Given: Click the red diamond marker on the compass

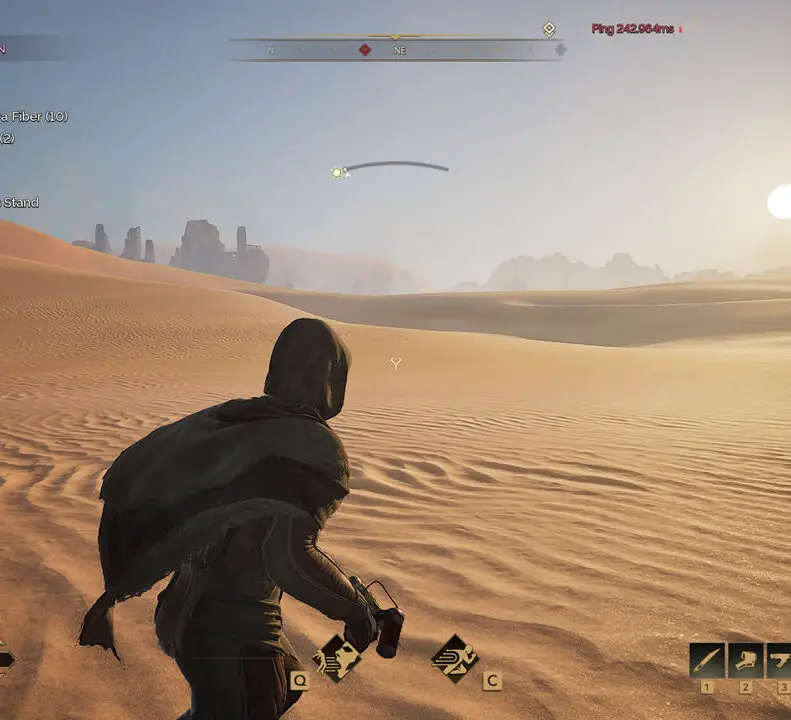Looking at the screenshot, I should pos(365,49).
